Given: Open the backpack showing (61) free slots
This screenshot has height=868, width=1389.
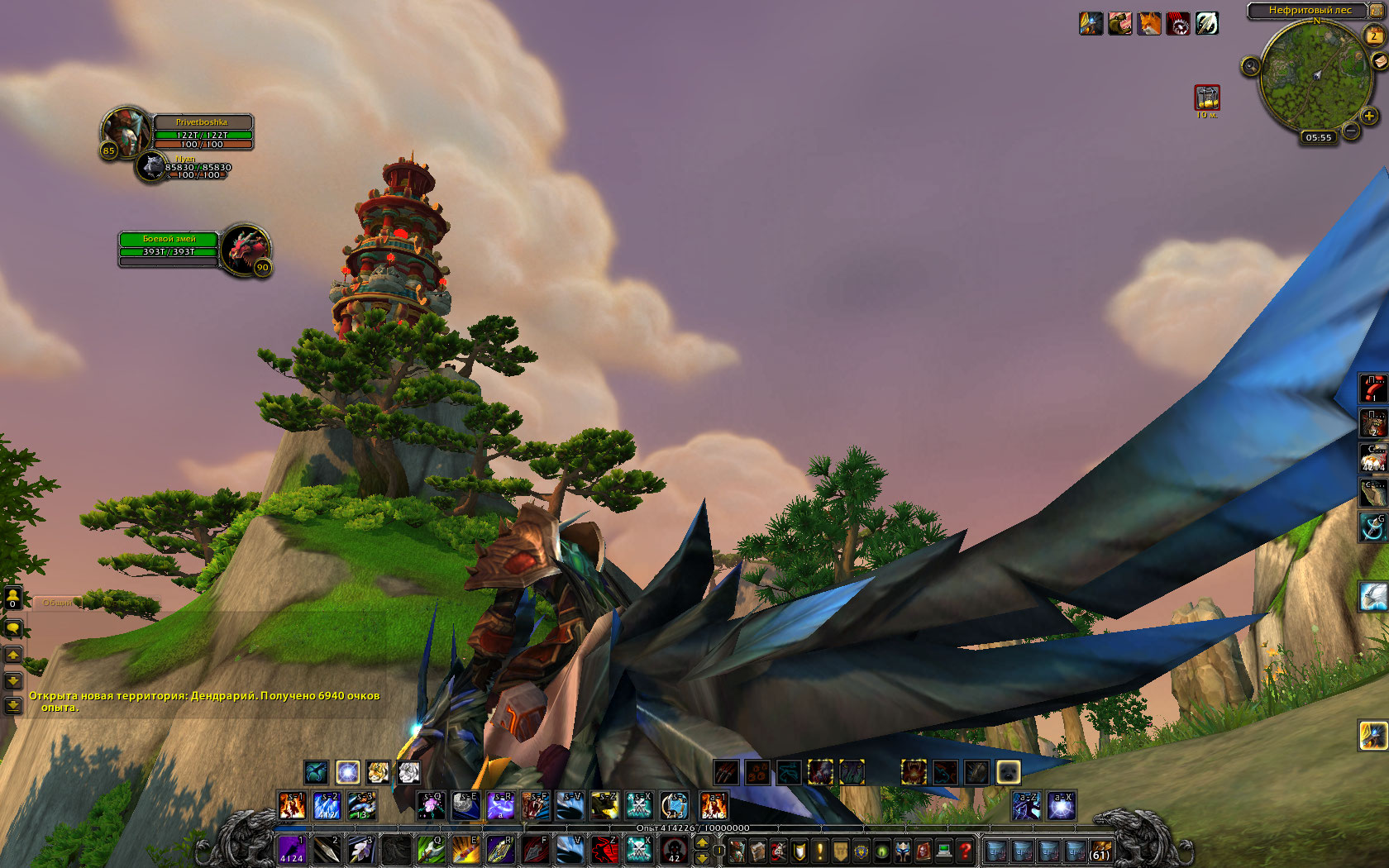Looking at the screenshot, I should [x=1100, y=851].
